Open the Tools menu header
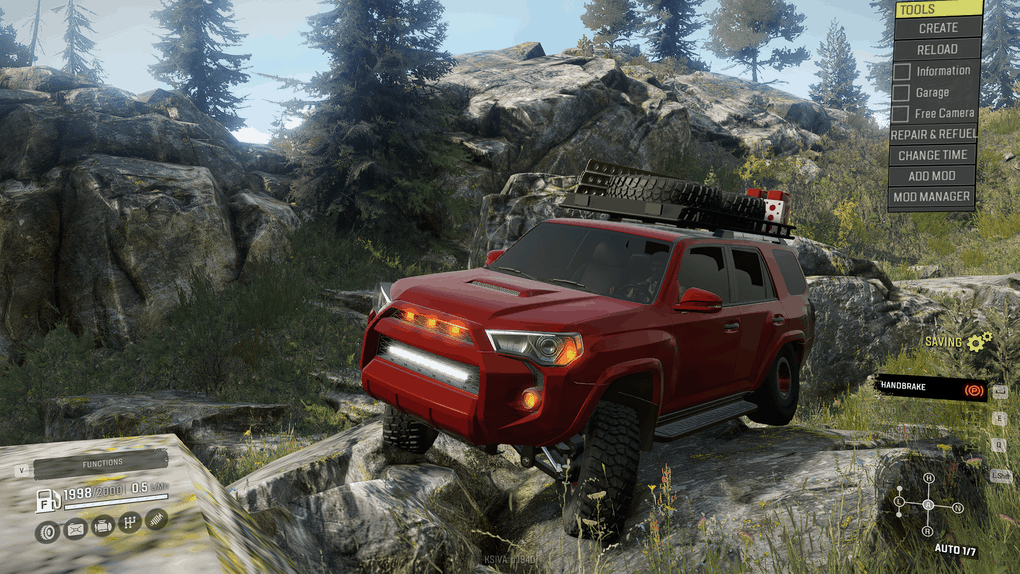Screen dimensions: 1020x574 [935, 9]
